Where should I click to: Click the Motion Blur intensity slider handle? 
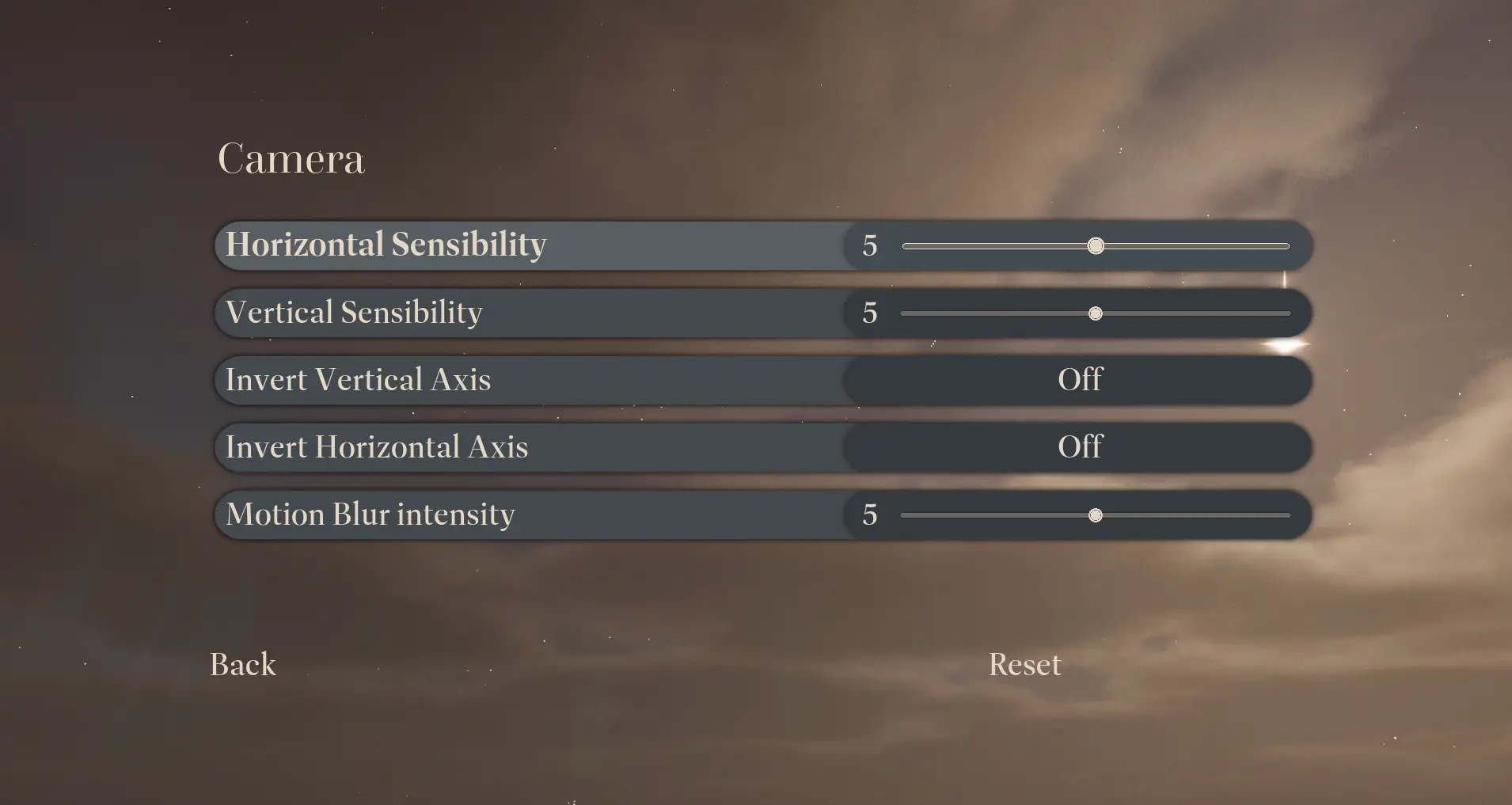pos(1096,516)
